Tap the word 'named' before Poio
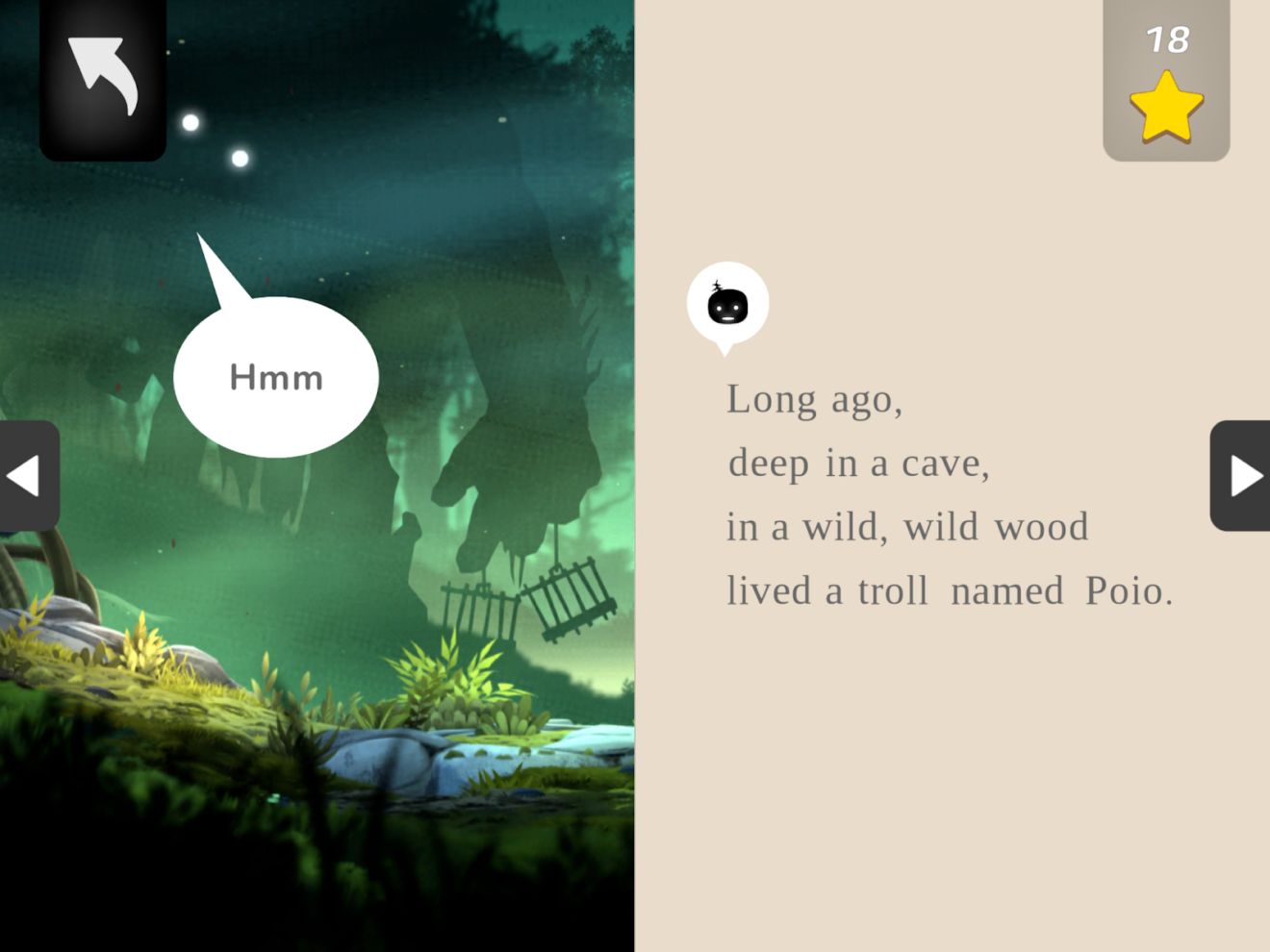The image size is (1270, 952). (x=1007, y=590)
